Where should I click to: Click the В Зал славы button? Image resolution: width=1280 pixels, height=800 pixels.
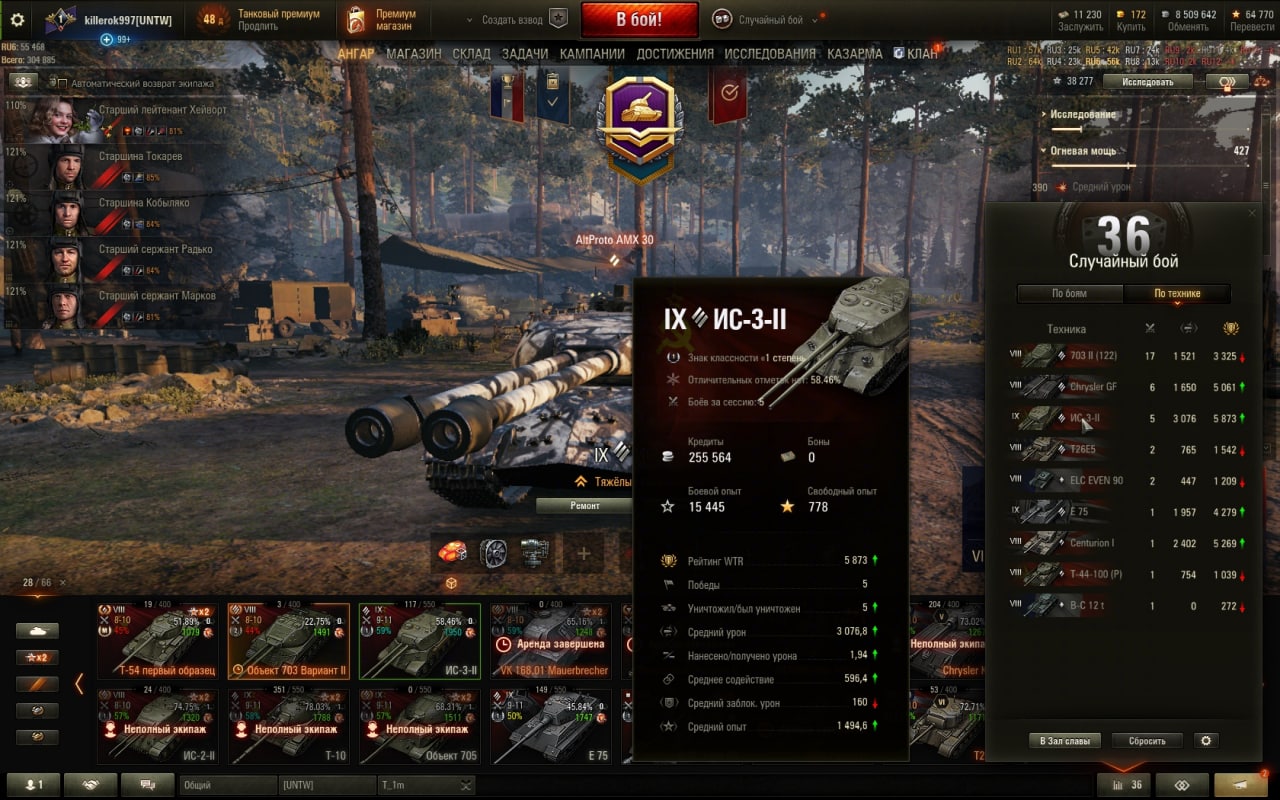pos(1064,741)
